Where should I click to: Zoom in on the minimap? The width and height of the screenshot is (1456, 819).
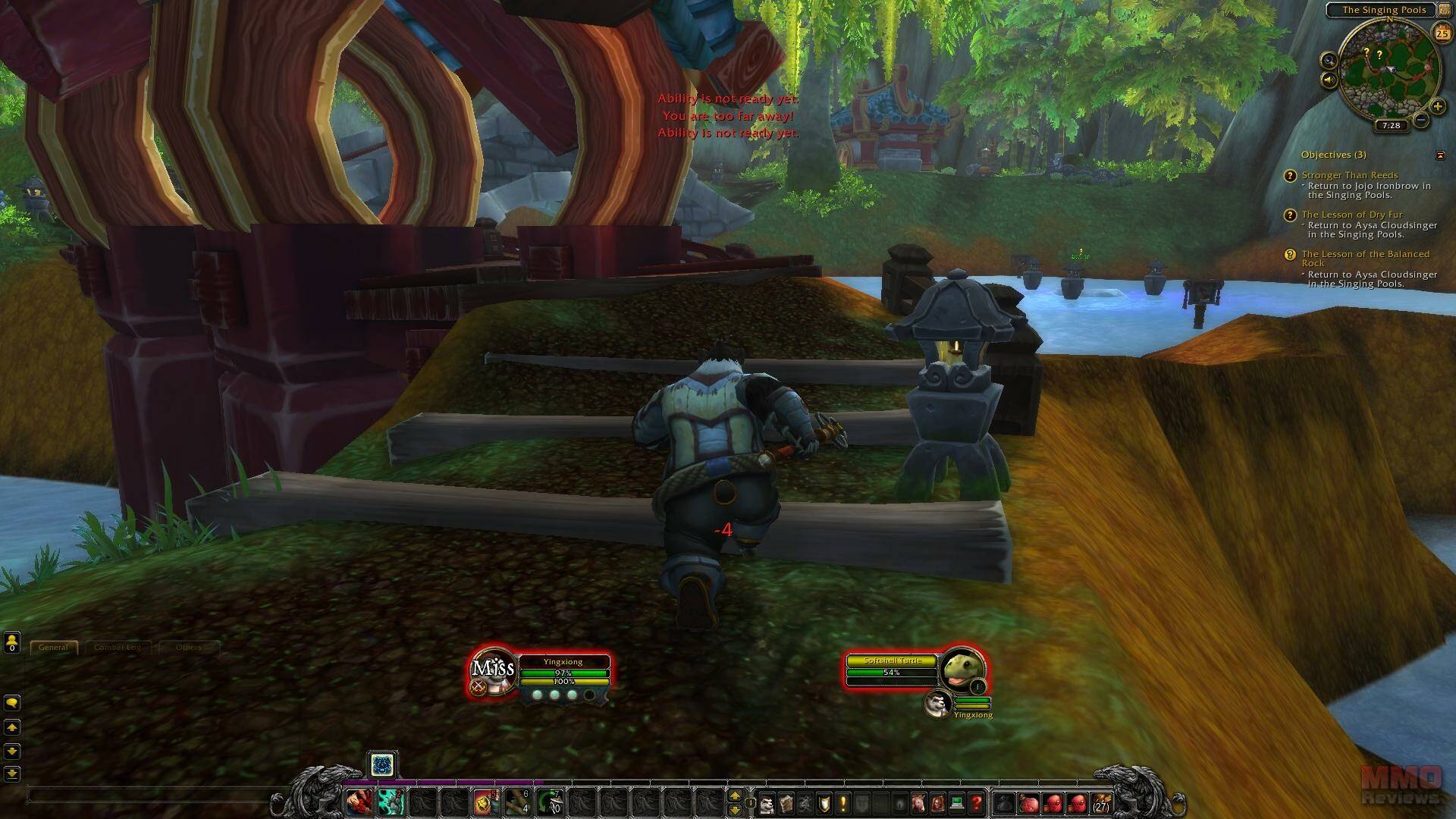point(1437,107)
